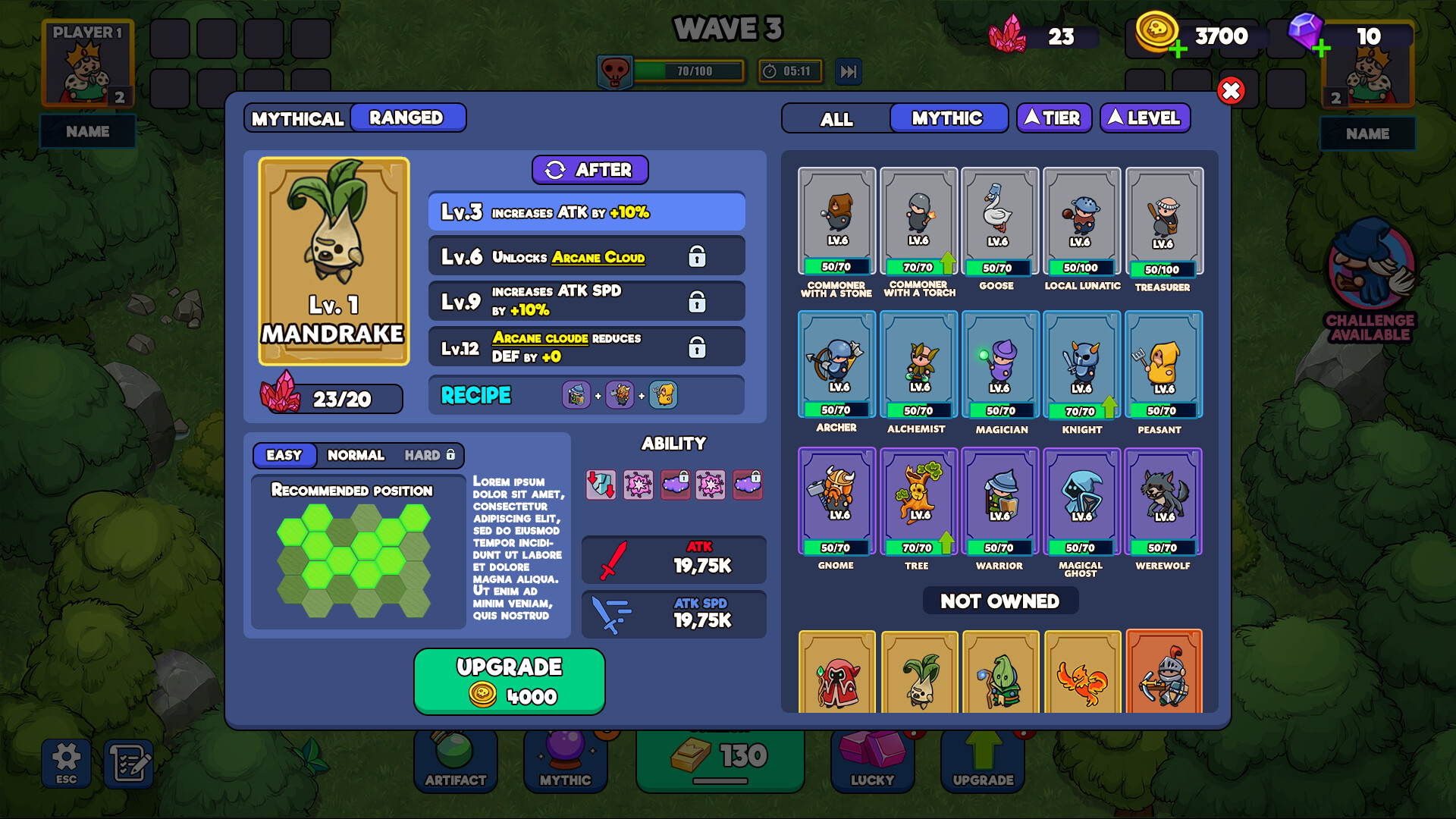
Task: Close the mythic unit panel
Action: 1231,91
